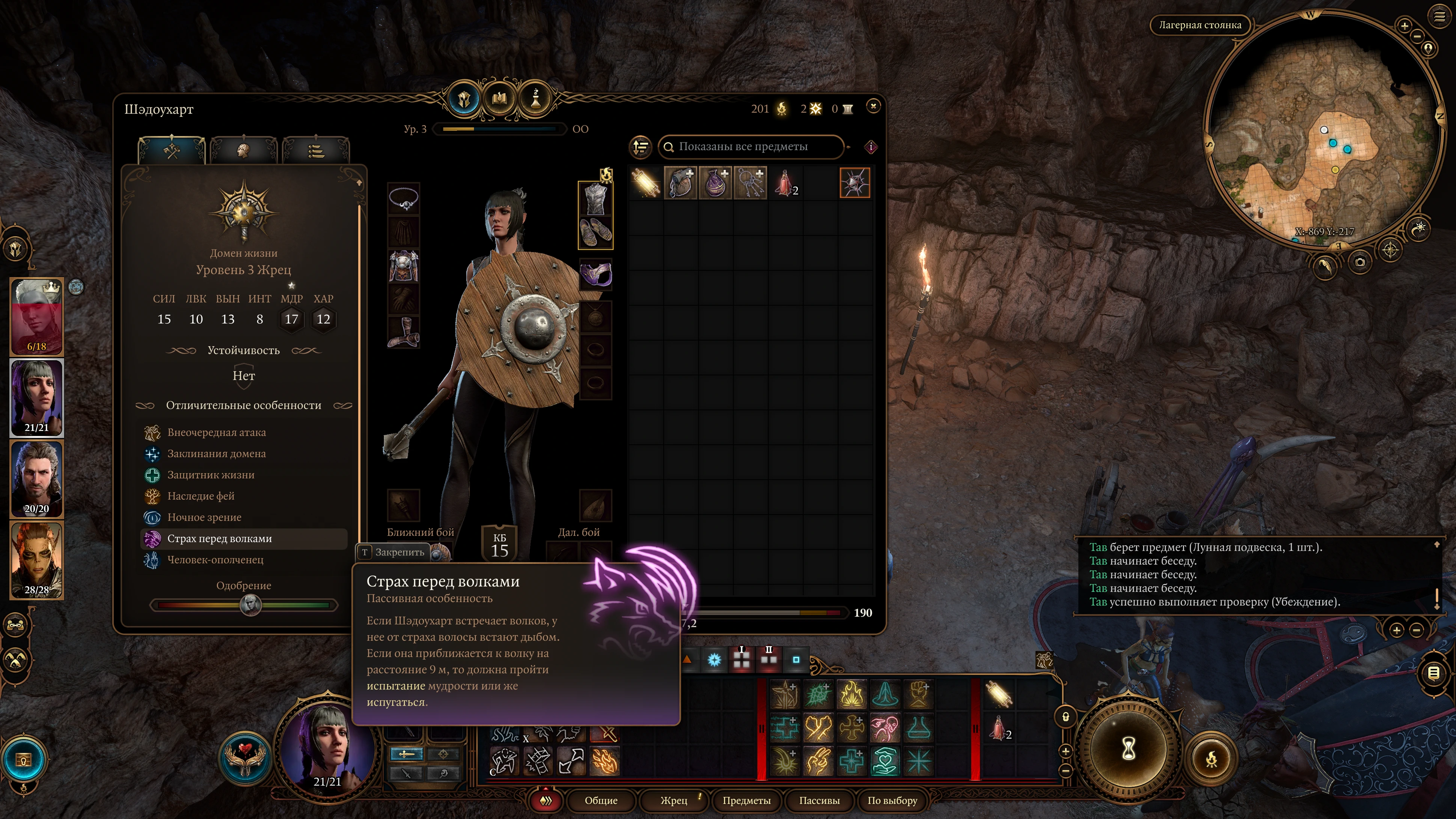This screenshot has height=819, width=1456.
Task: Switch to the Жрец hotbar tab
Action: (674, 800)
